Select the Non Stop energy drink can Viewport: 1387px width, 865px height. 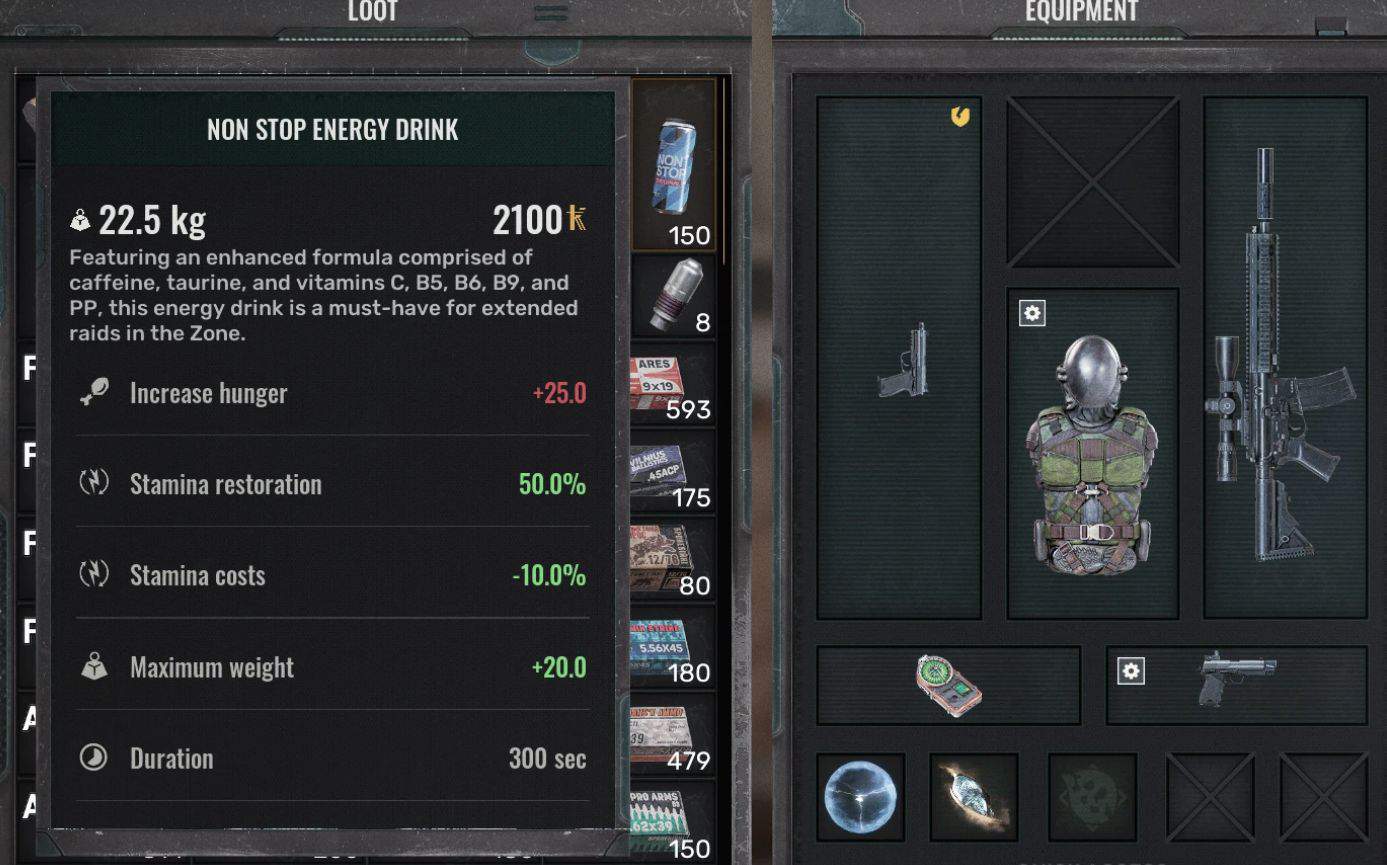[x=673, y=166]
